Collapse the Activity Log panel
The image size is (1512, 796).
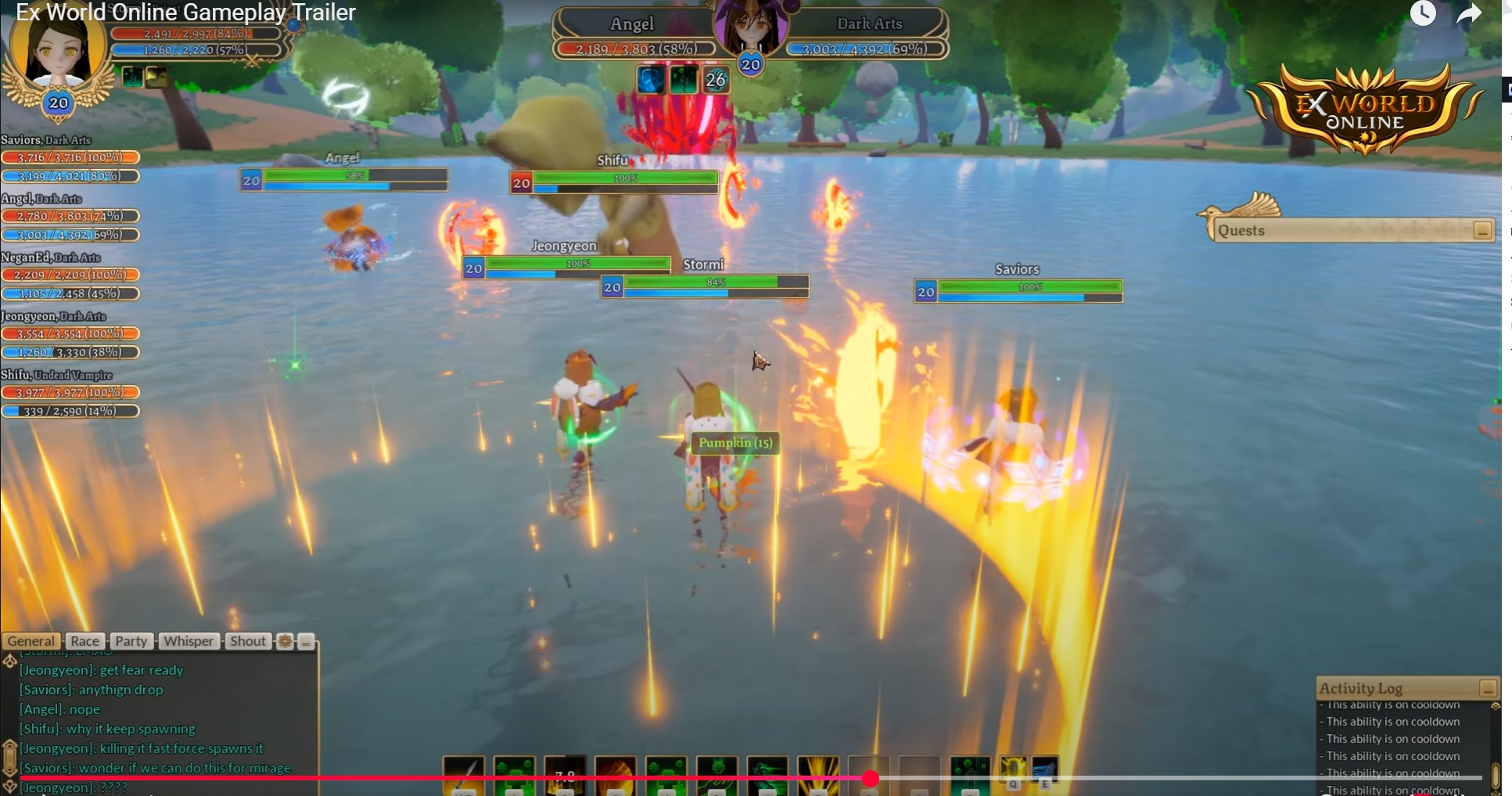(1485, 689)
